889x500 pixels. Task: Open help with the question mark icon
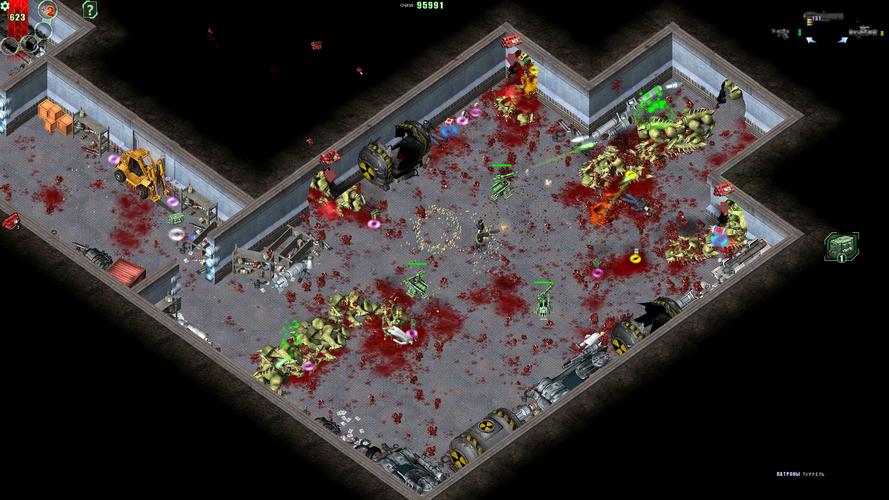pos(90,10)
